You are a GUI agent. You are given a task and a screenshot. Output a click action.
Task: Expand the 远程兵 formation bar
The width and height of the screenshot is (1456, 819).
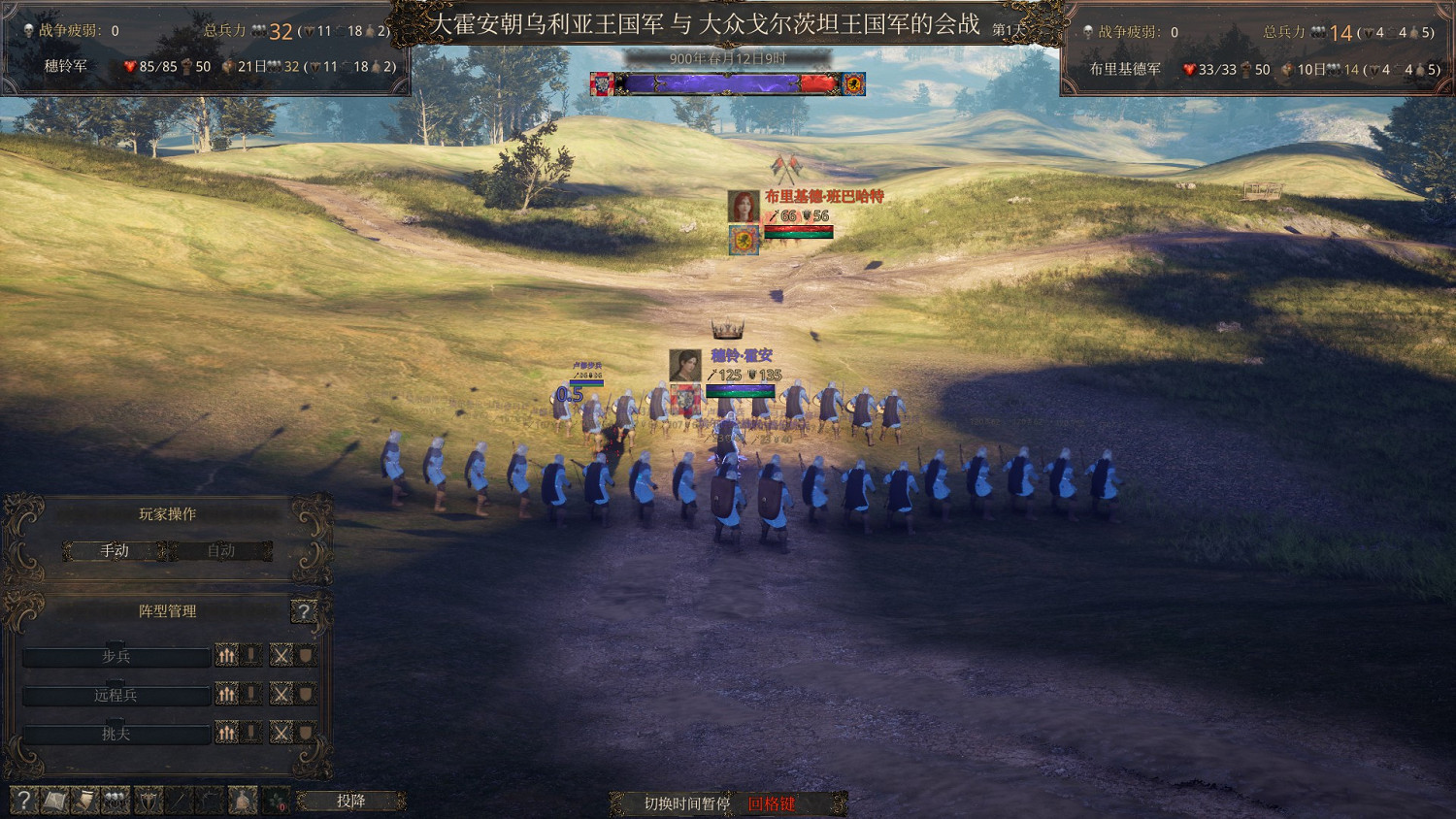116,694
